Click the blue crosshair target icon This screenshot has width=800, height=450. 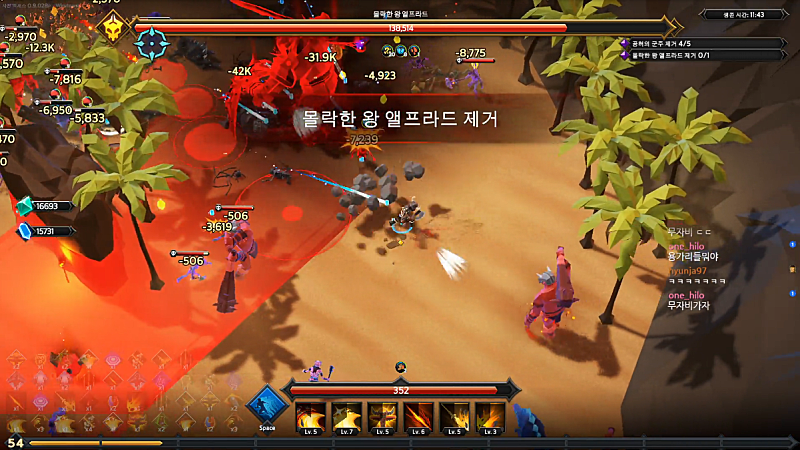152,43
